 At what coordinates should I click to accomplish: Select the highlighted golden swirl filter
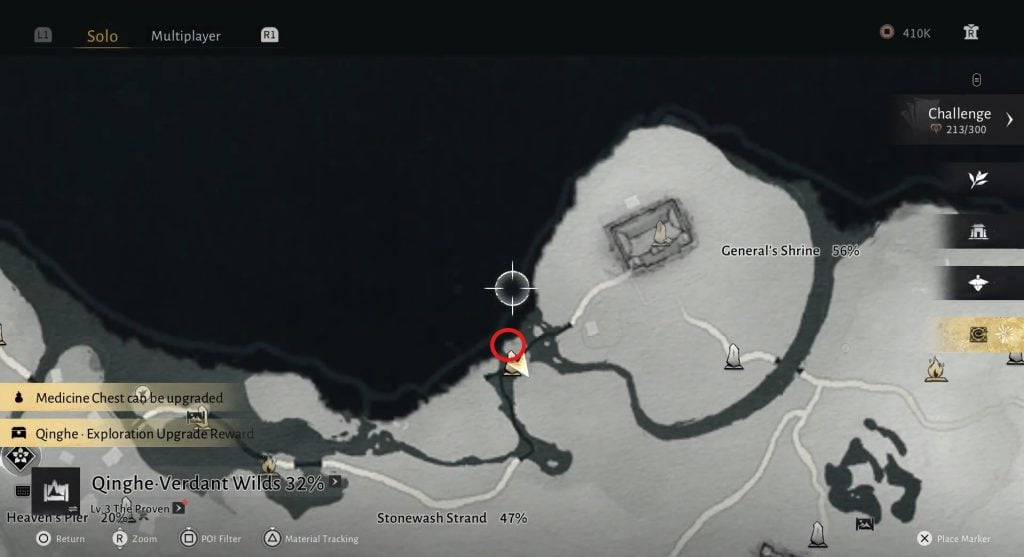click(x=978, y=335)
